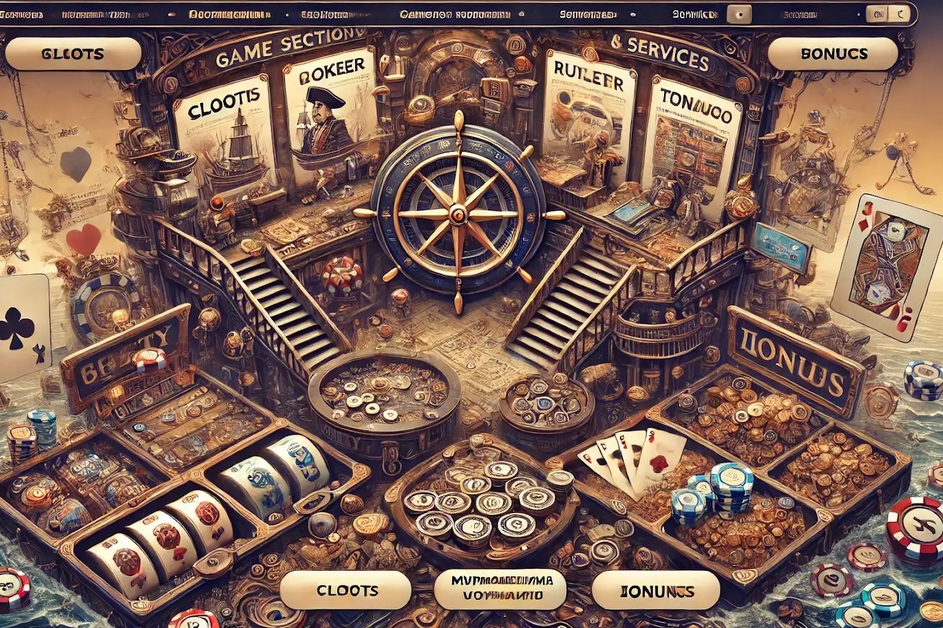Activate the IONUNCS button in bottom row
Viewport: 943px width, 628px height.
(x=654, y=590)
